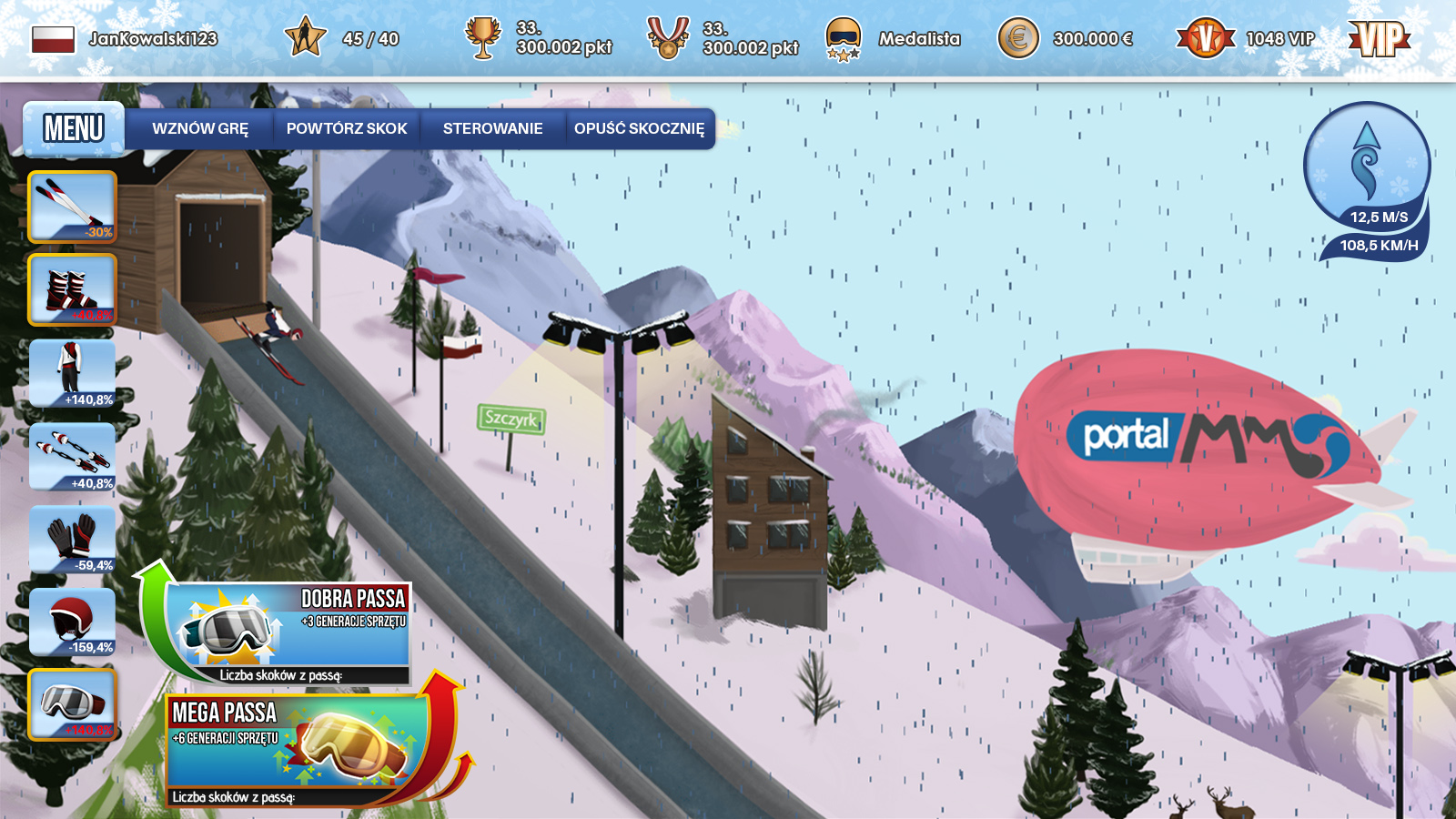The width and height of the screenshot is (1456, 819).
Task: Click the ski poles equipment icon
Action: [x=73, y=455]
